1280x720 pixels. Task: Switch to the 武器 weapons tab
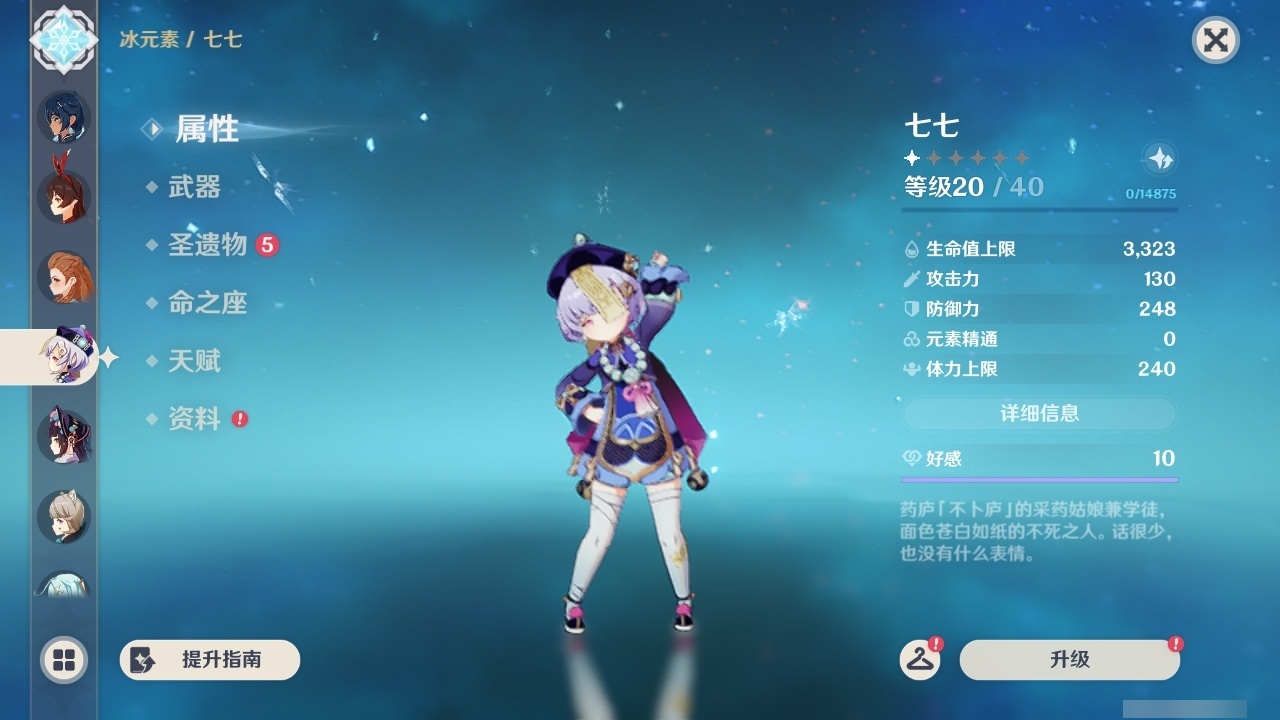196,187
